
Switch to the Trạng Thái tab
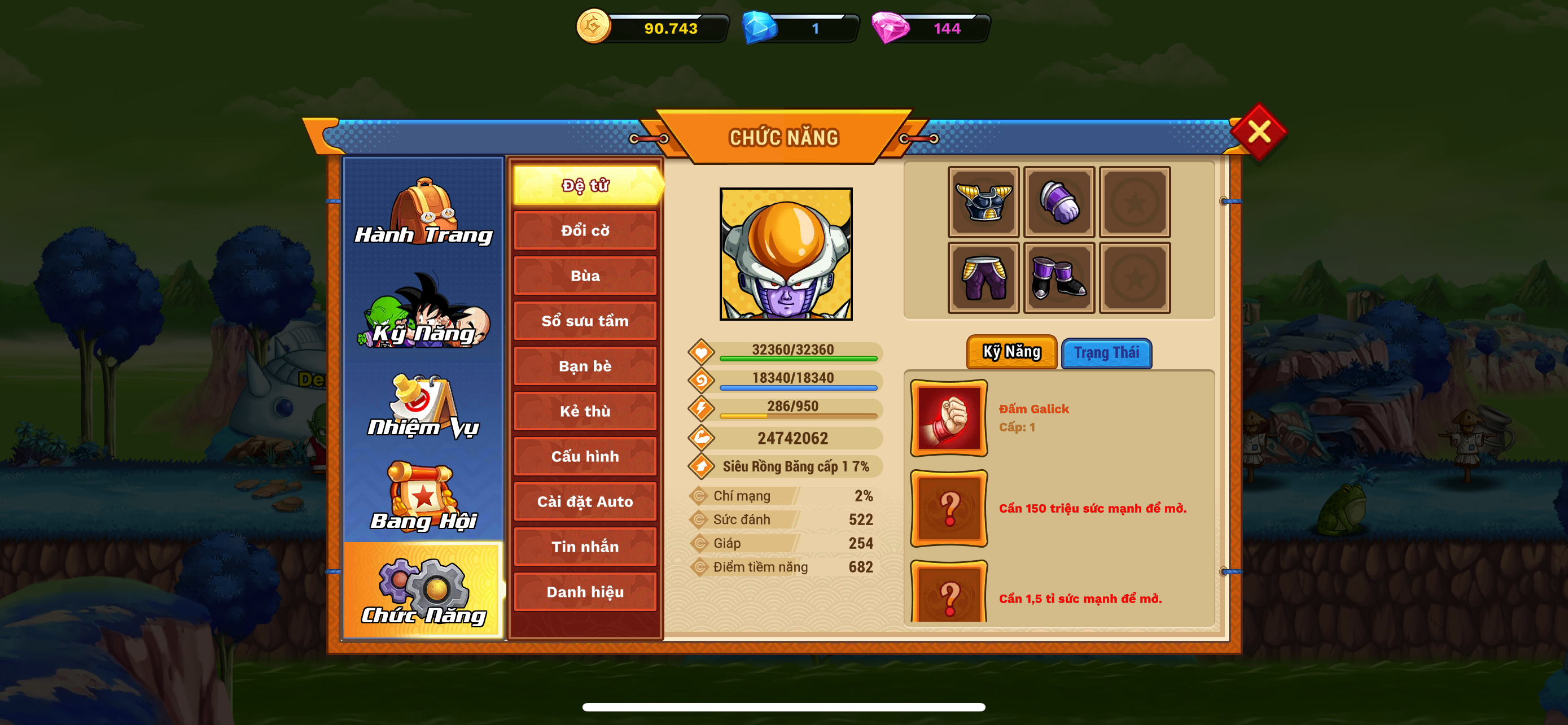click(x=1106, y=353)
